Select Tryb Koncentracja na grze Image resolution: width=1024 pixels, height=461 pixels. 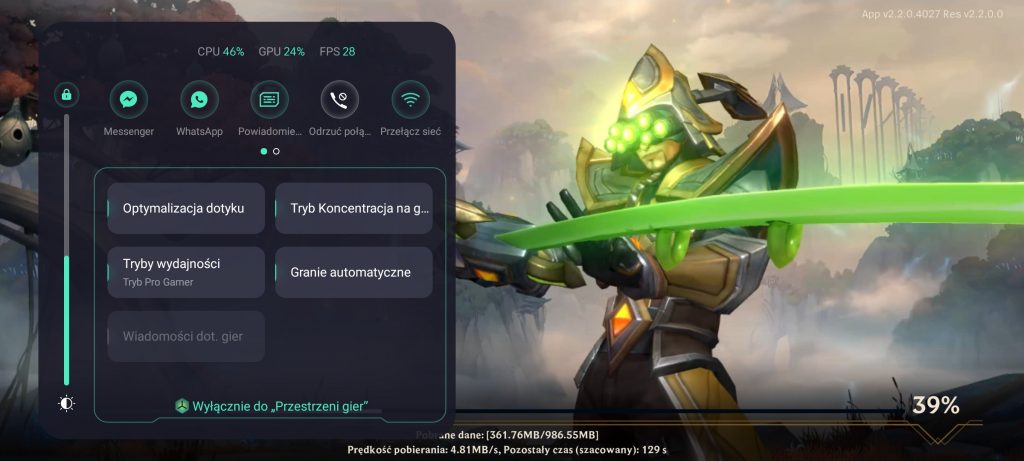point(354,209)
